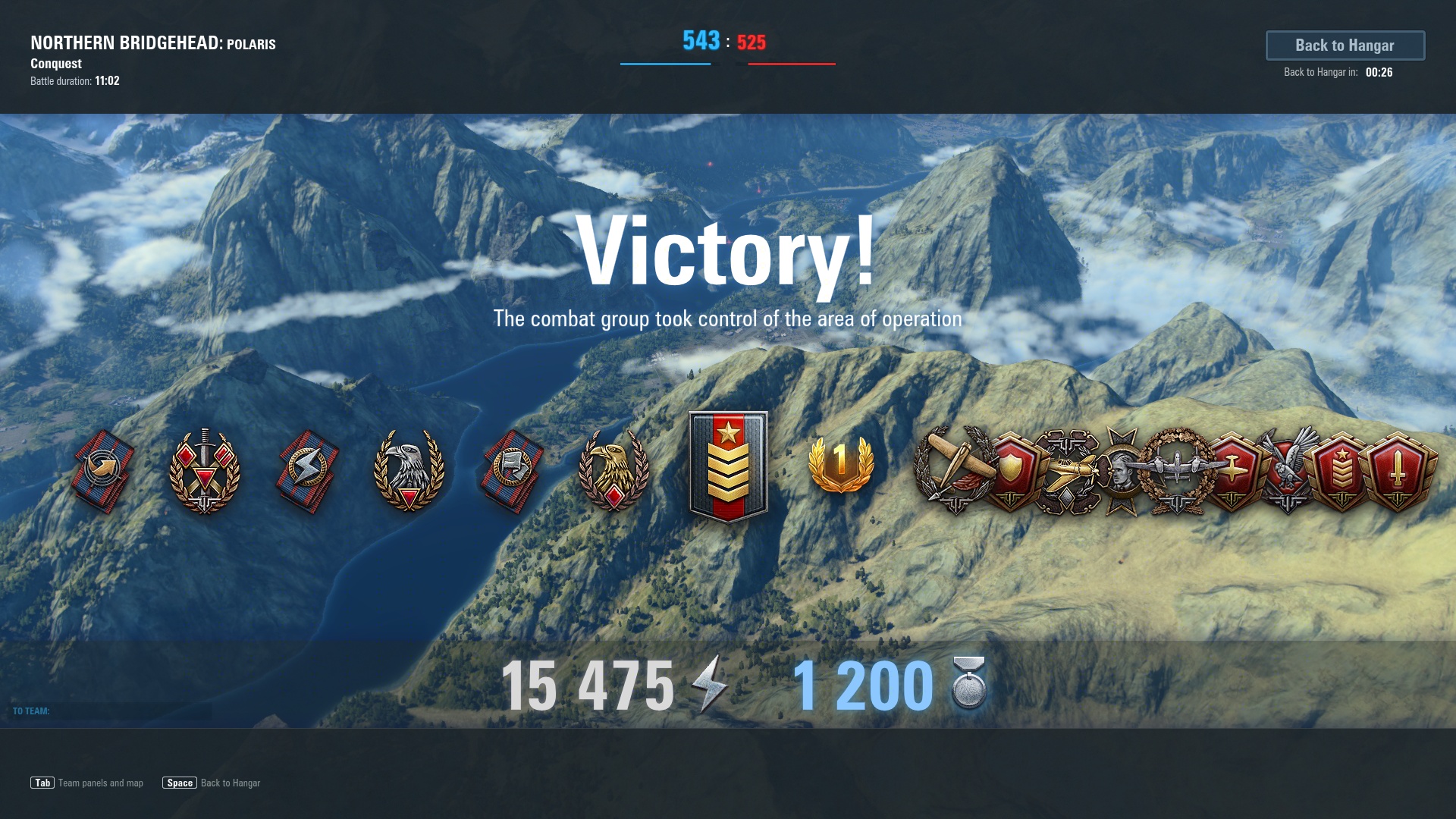This screenshot has height=819, width=1456.
Task: Click the gold laurel number one award
Action: 841,464
